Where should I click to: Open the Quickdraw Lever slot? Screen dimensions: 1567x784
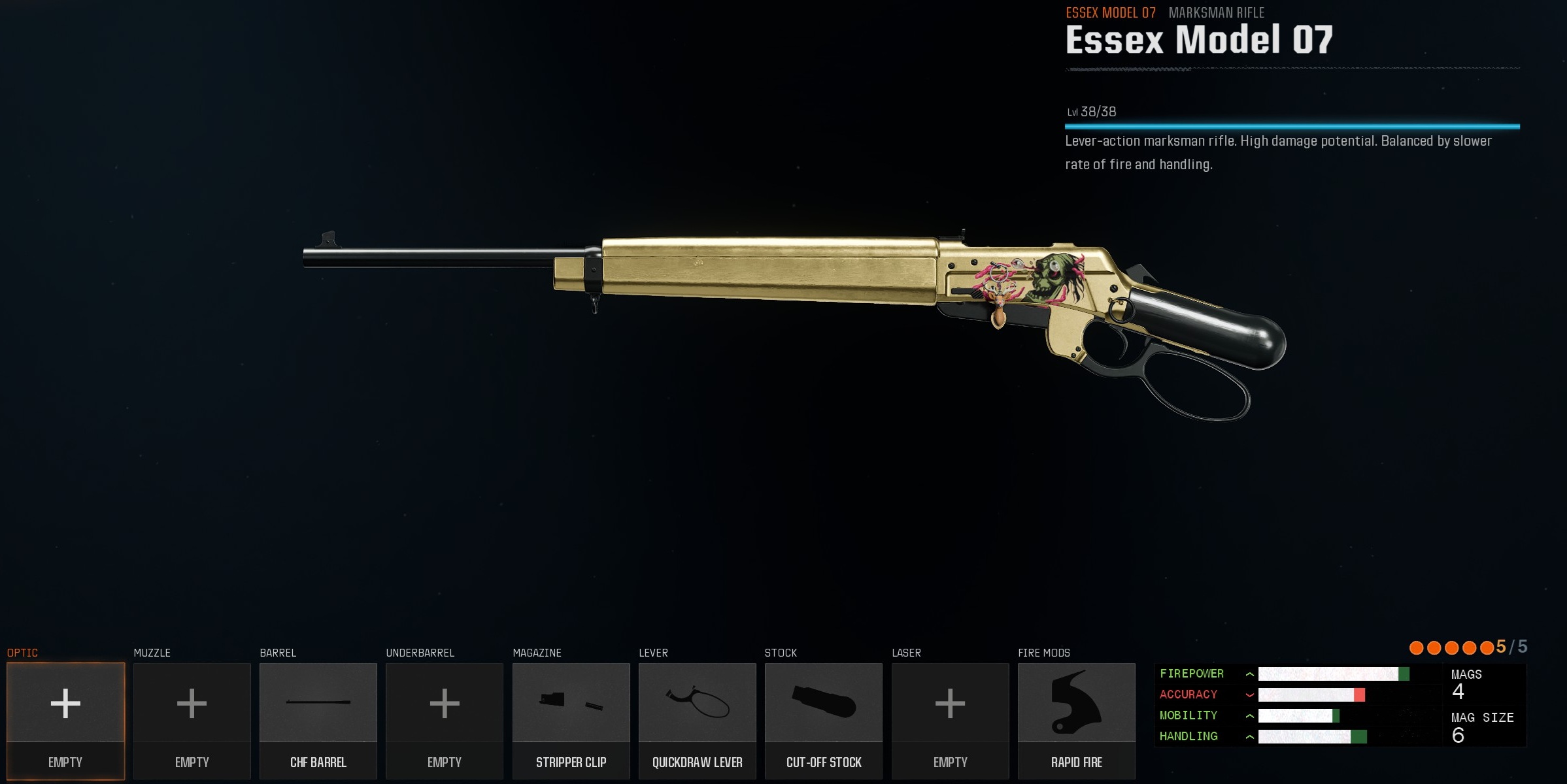coord(697,719)
